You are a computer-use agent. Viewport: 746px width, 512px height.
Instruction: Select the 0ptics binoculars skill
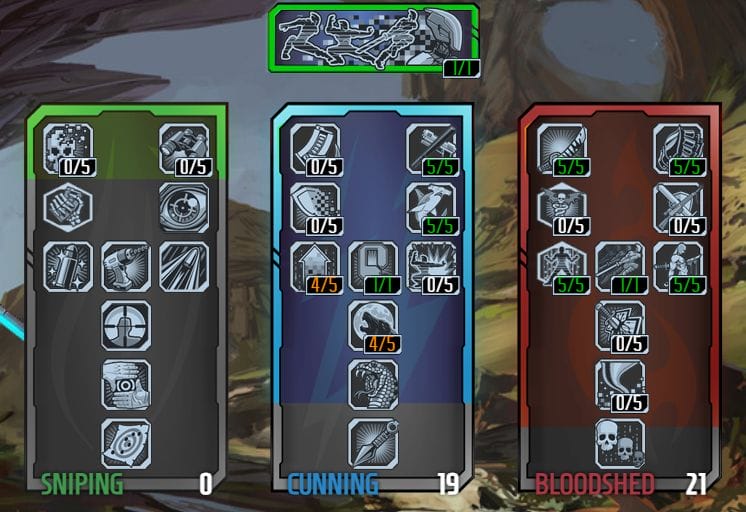[x=184, y=147]
